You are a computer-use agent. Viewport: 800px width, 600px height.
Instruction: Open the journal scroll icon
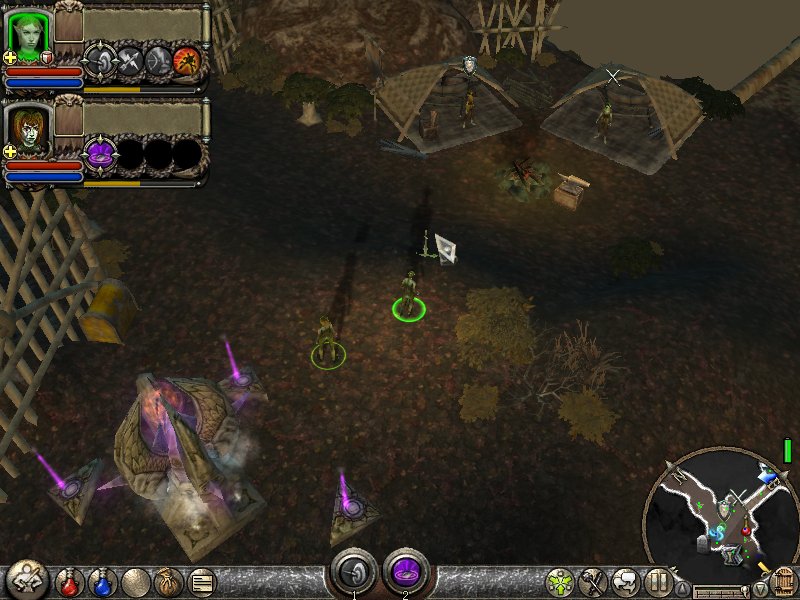pyautogui.click(x=201, y=581)
